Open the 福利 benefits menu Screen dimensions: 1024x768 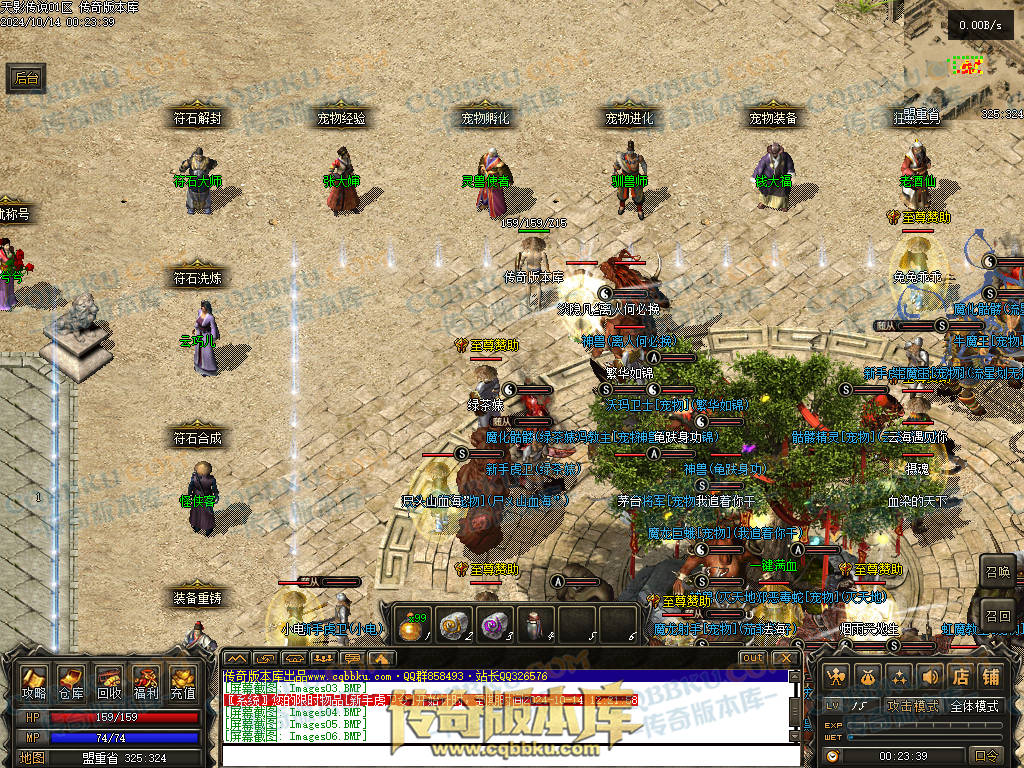tap(146, 682)
